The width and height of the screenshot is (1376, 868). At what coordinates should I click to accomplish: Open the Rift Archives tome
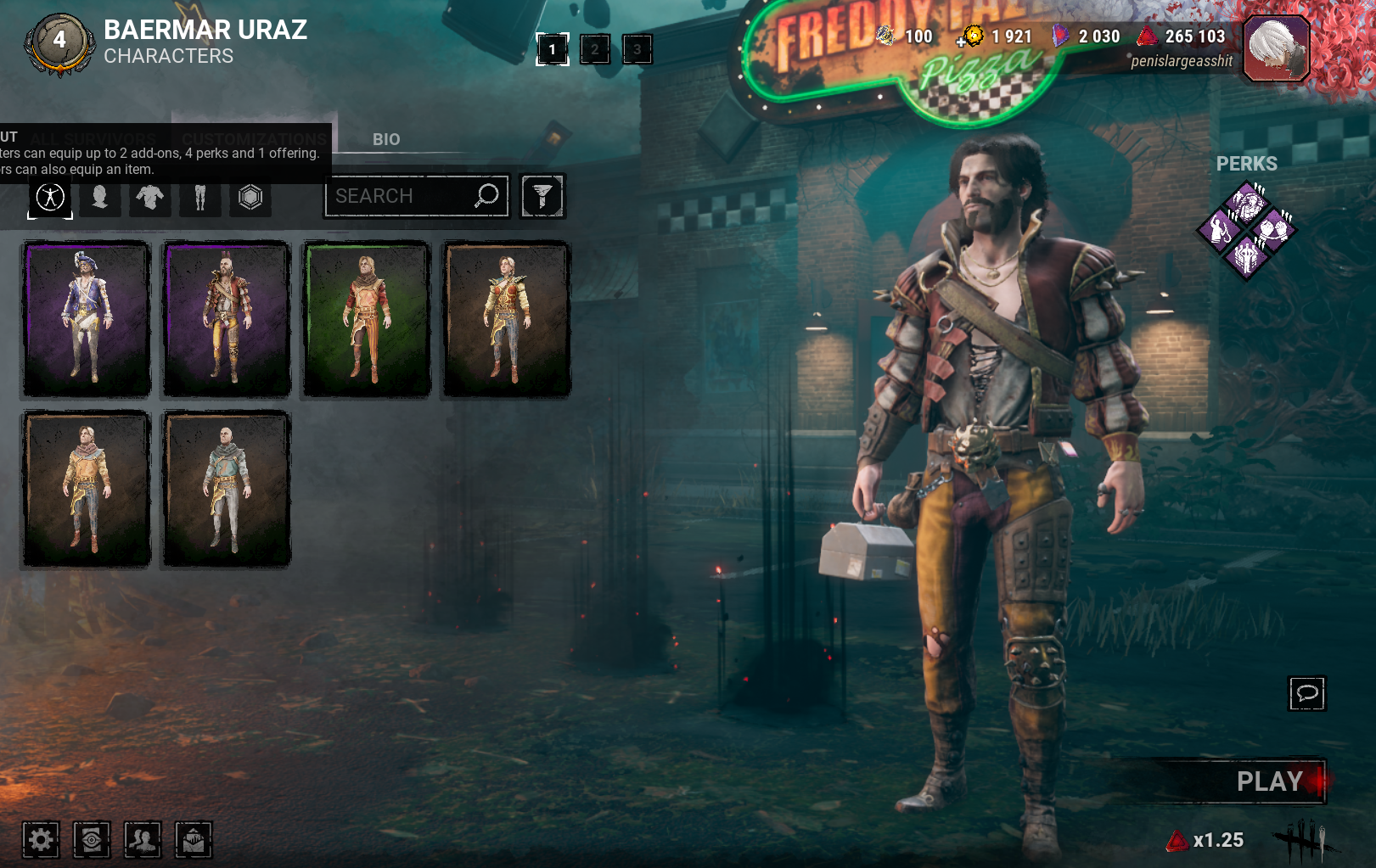[x=93, y=840]
